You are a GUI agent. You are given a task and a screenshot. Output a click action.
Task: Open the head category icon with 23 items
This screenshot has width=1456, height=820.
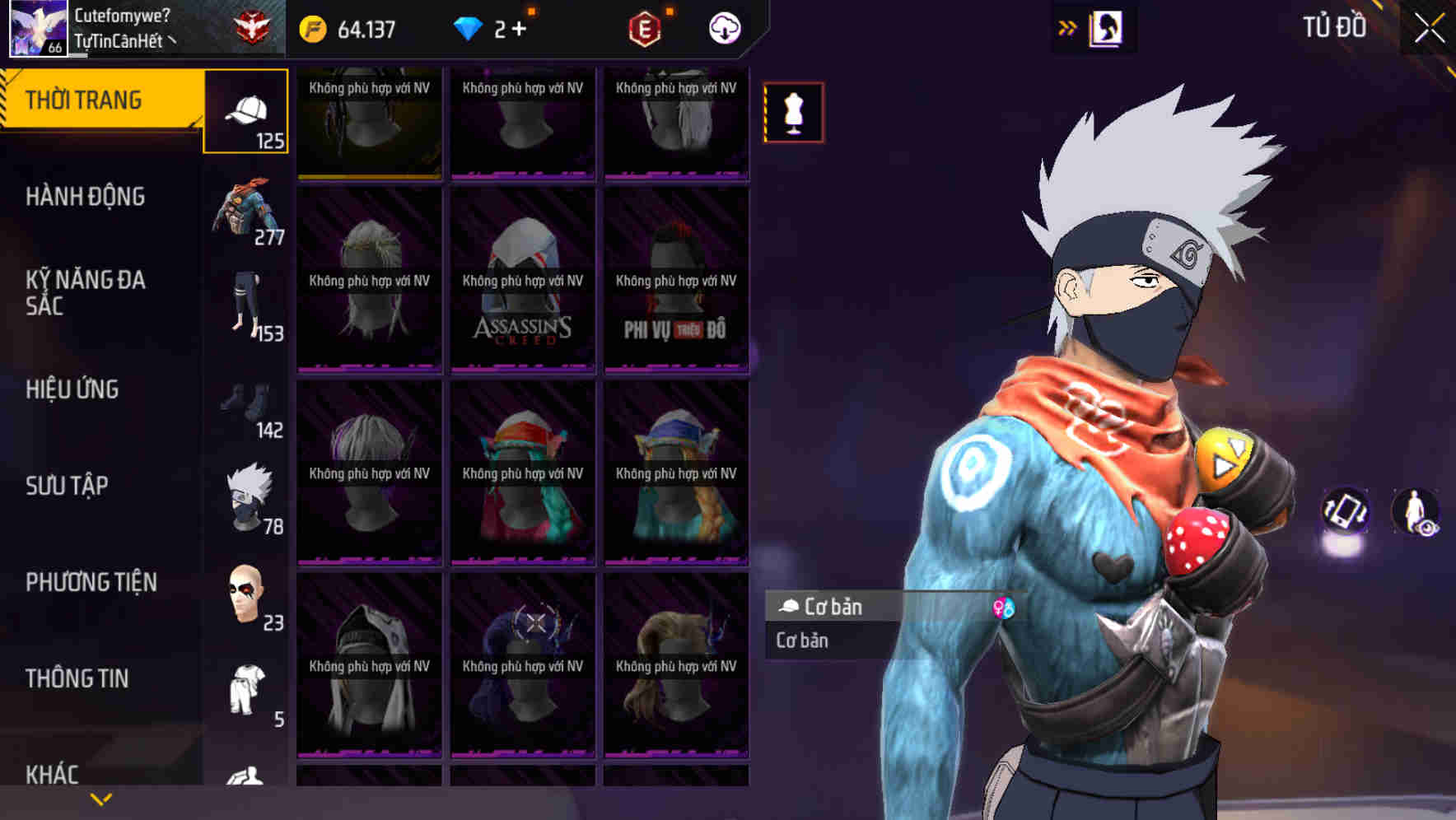(247, 593)
